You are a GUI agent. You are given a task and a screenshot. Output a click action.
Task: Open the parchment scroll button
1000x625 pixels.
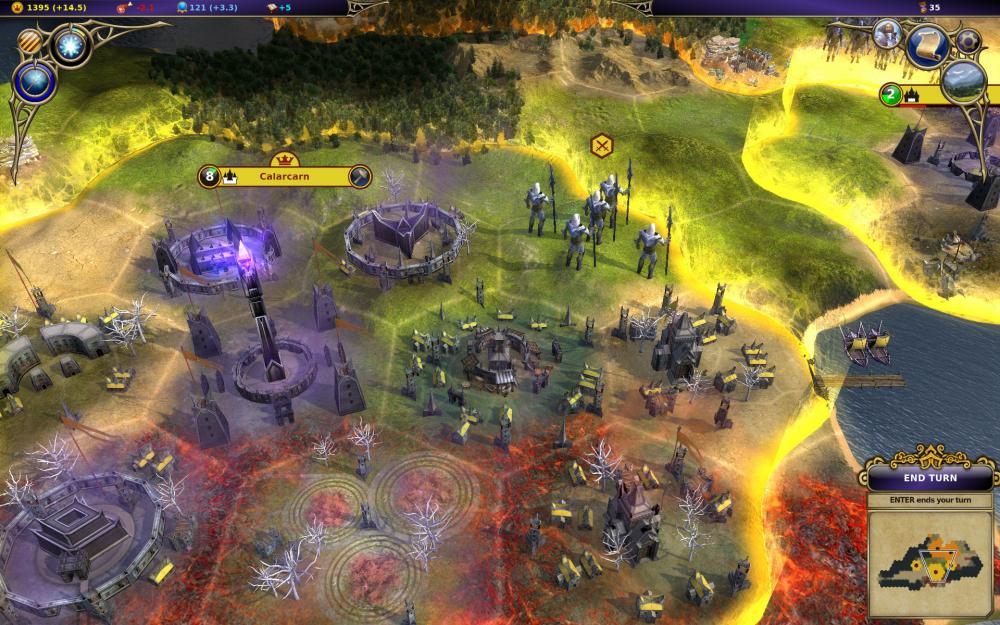tap(927, 45)
